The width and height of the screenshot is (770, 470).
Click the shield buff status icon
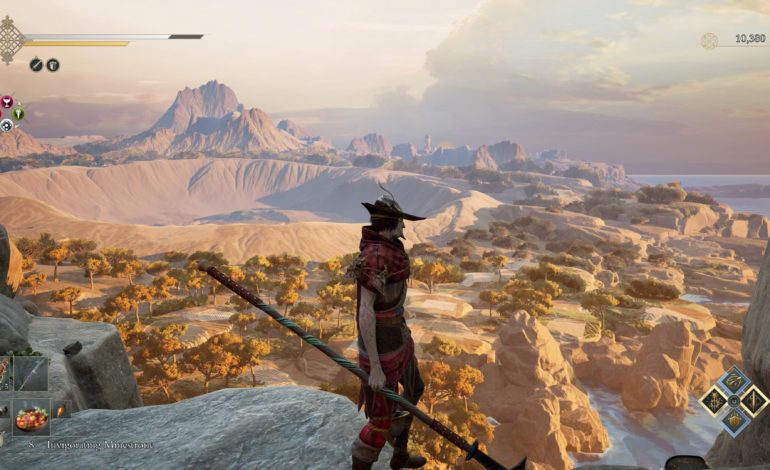click(x=53, y=65)
